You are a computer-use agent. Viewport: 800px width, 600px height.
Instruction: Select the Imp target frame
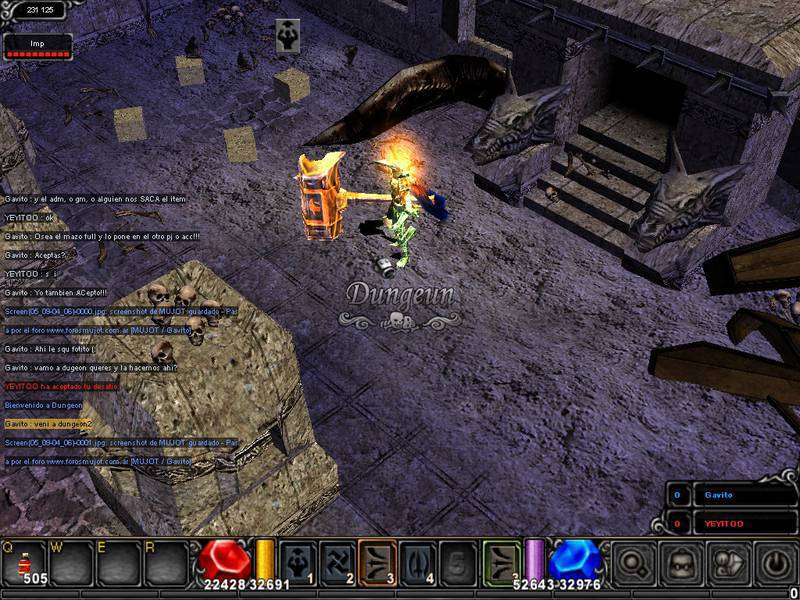[38, 46]
